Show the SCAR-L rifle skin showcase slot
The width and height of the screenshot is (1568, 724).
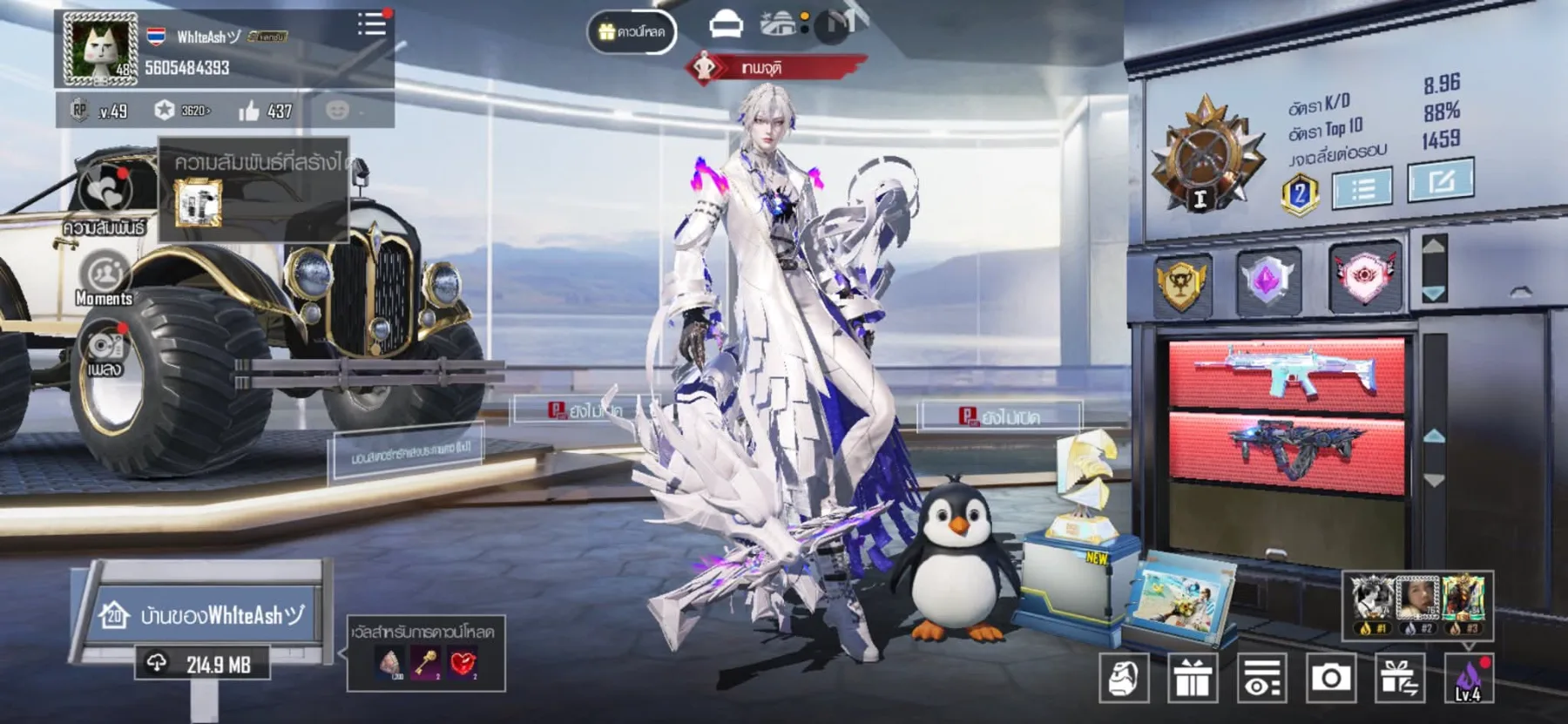point(1286,375)
